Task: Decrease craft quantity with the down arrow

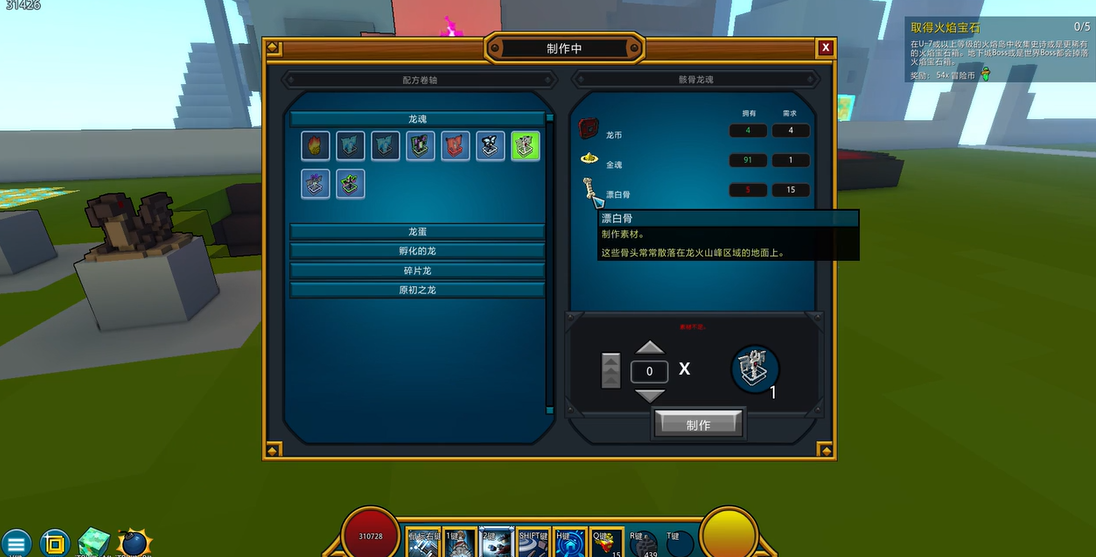Action: pos(650,395)
